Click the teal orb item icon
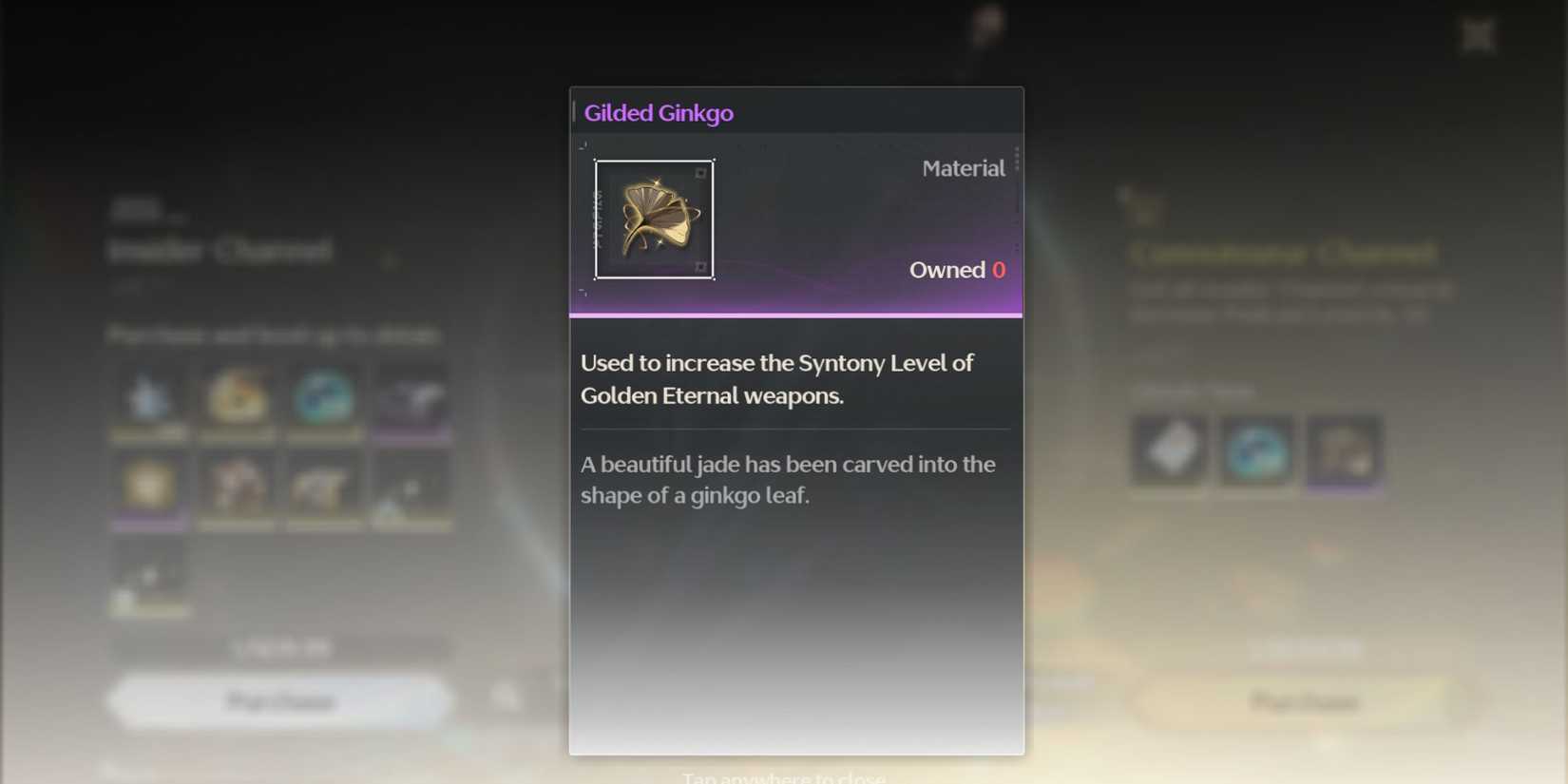1568x784 pixels. tap(324, 397)
